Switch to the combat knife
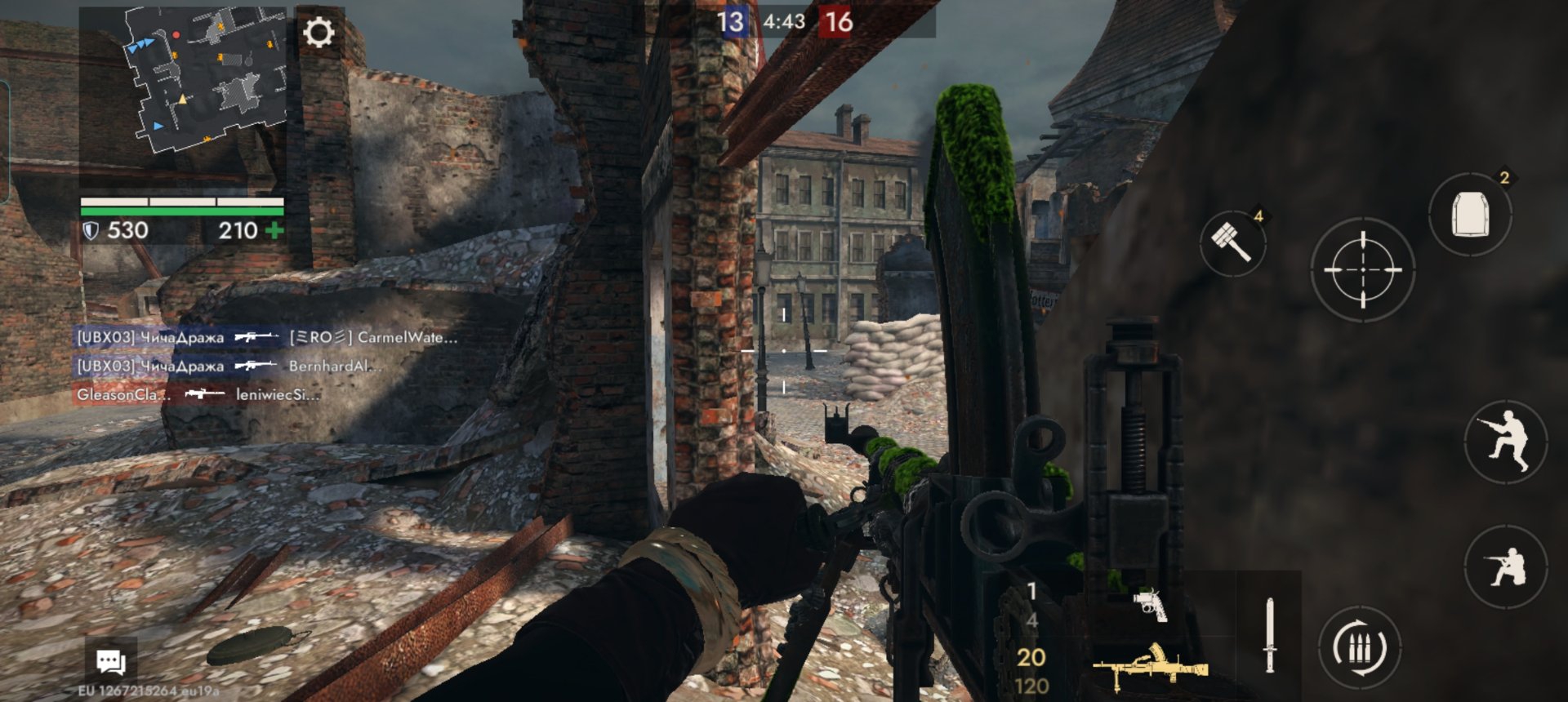The width and height of the screenshot is (1568, 702). click(1269, 635)
